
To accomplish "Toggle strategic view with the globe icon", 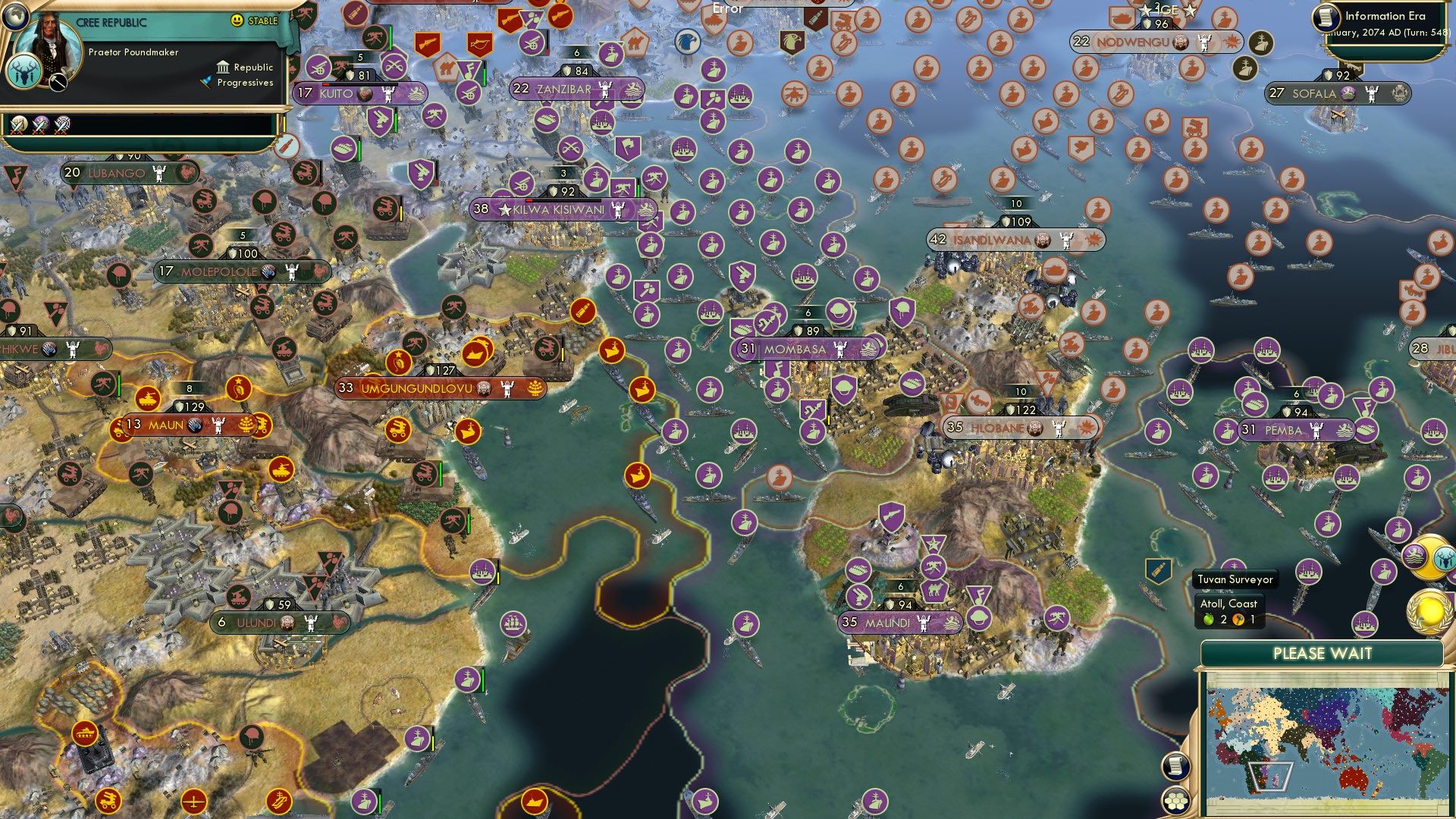I will coord(15,17).
